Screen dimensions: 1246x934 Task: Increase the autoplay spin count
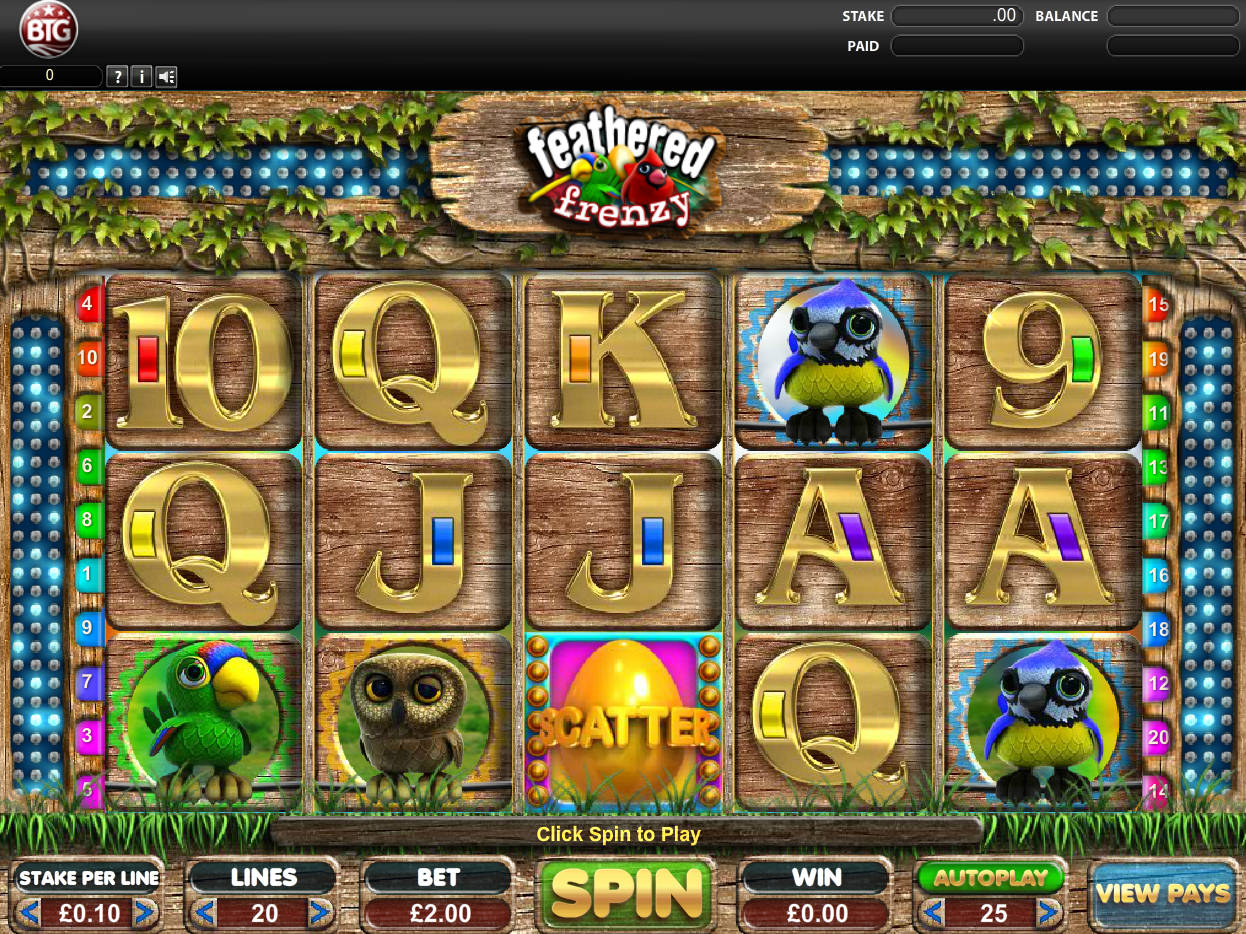[1048, 912]
